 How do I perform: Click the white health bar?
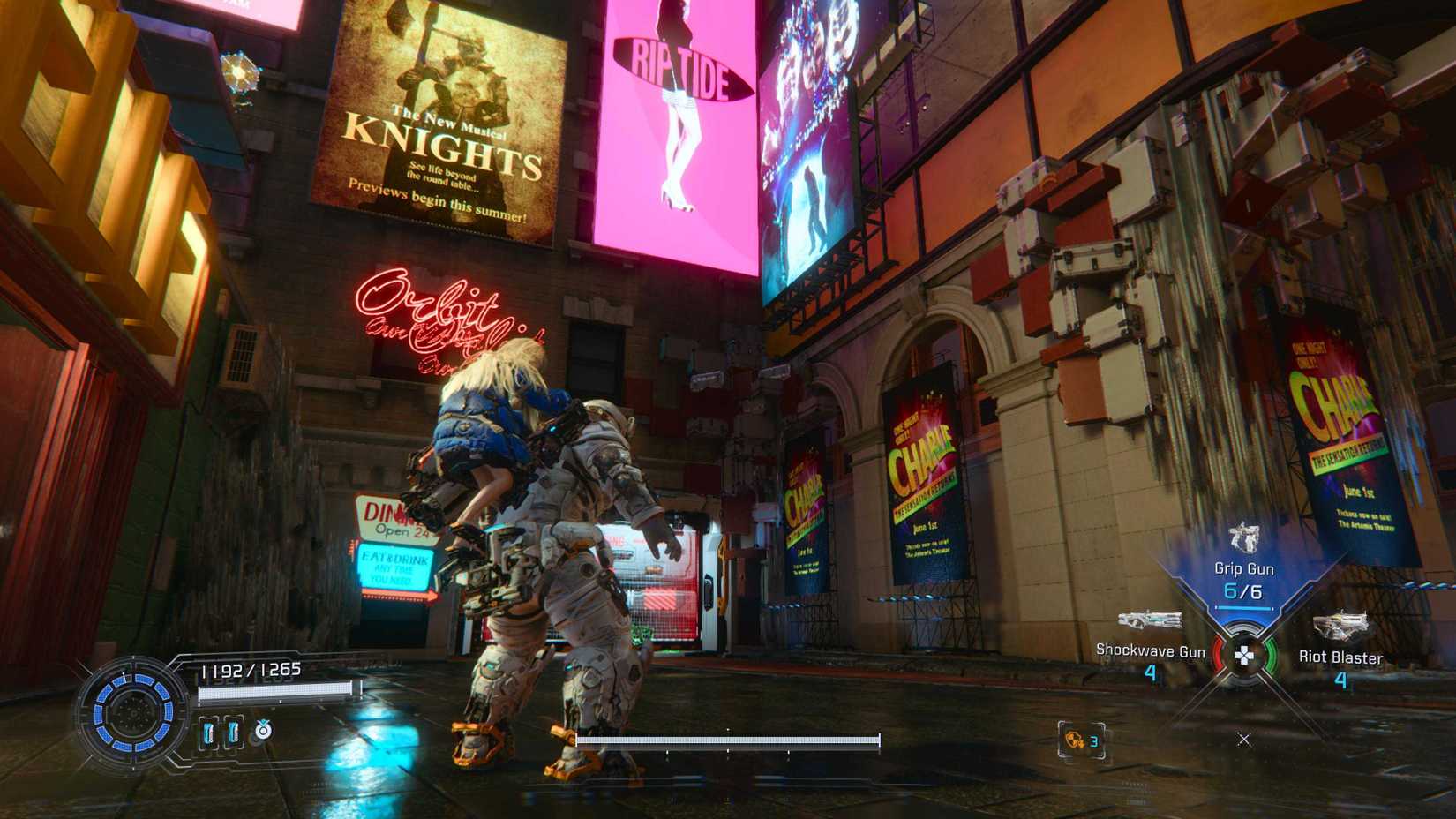pos(278,692)
